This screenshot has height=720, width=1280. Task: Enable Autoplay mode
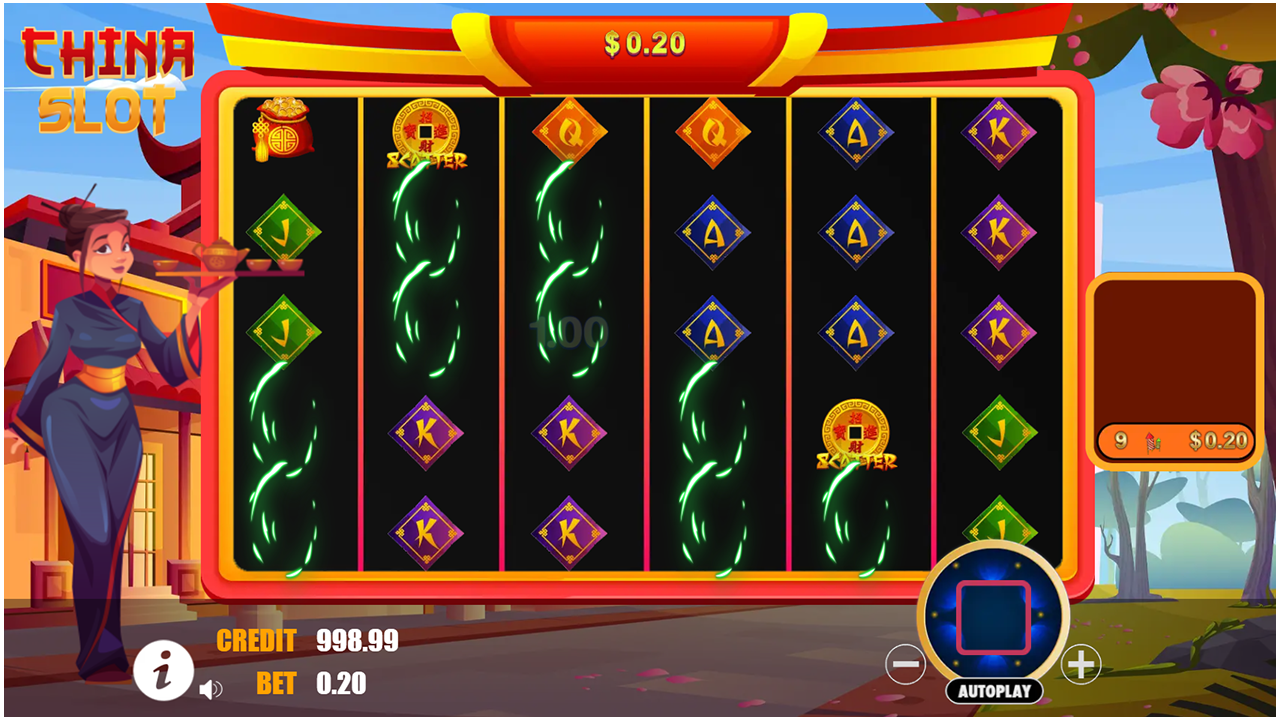coord(993,691)
